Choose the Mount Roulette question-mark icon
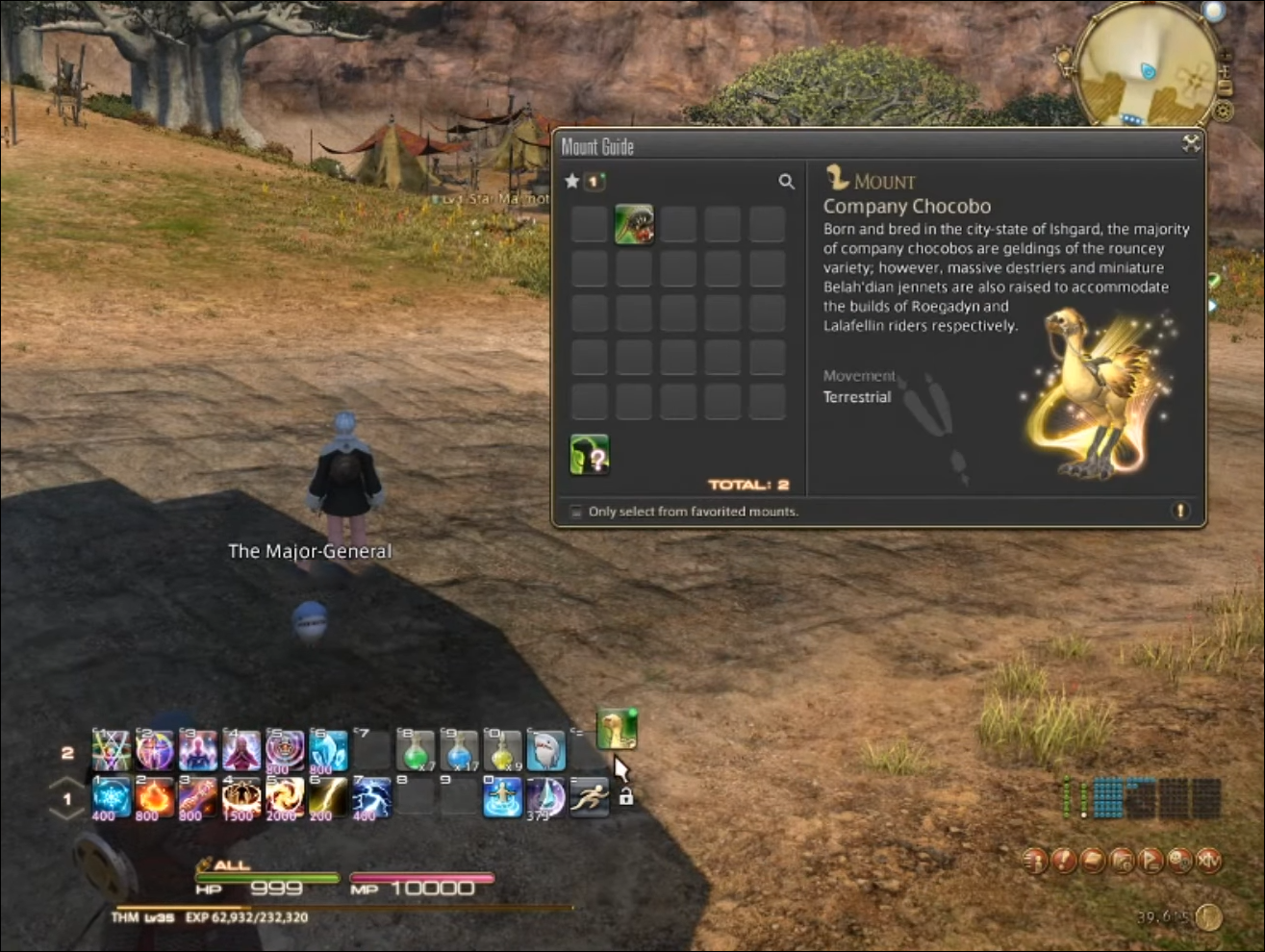Image resolution: width=1265 pixels, height=952 pixels. tap(590, 455)
